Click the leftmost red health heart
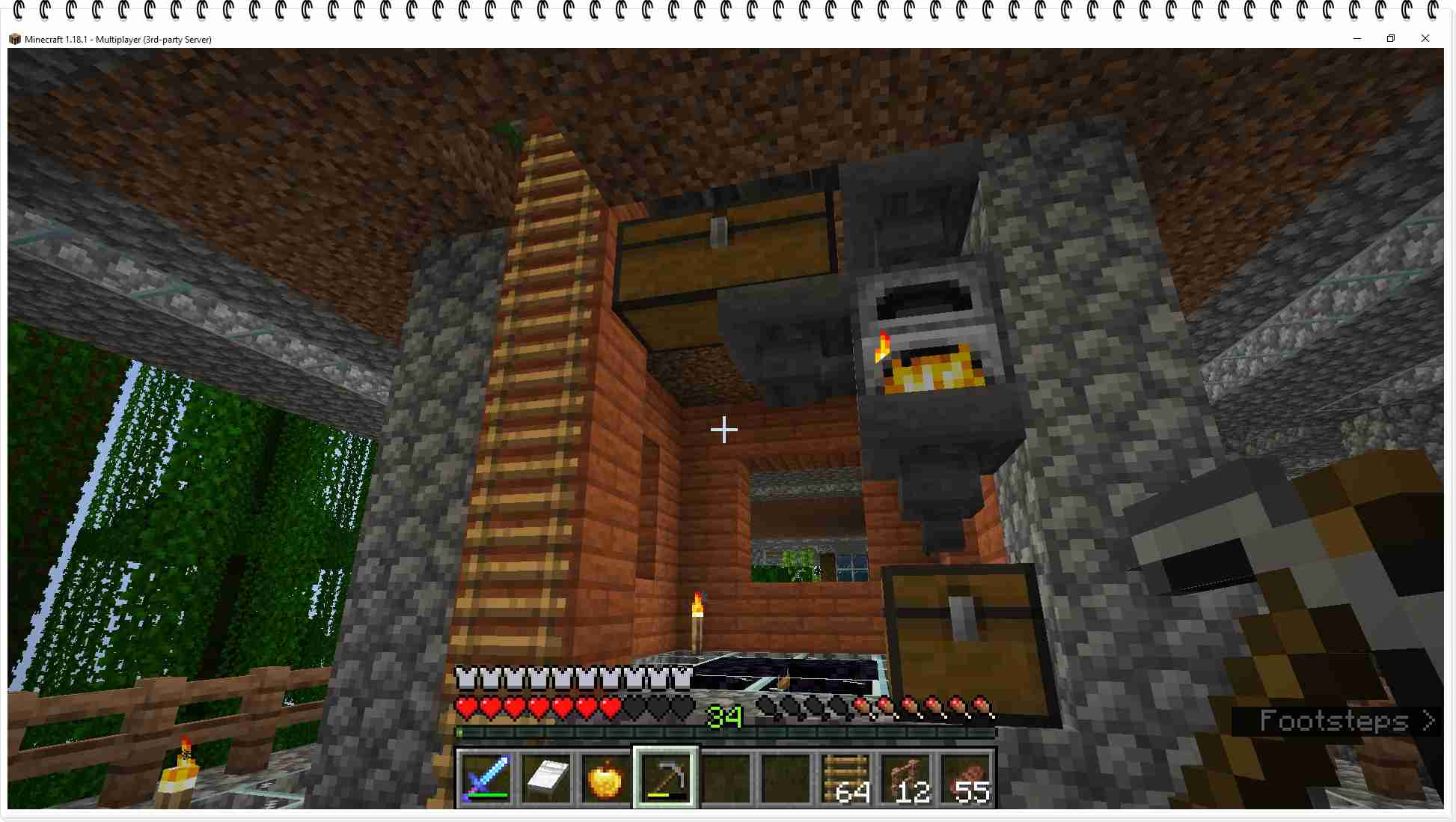This screenshot has width=1456, height=822. pos(468,706)
